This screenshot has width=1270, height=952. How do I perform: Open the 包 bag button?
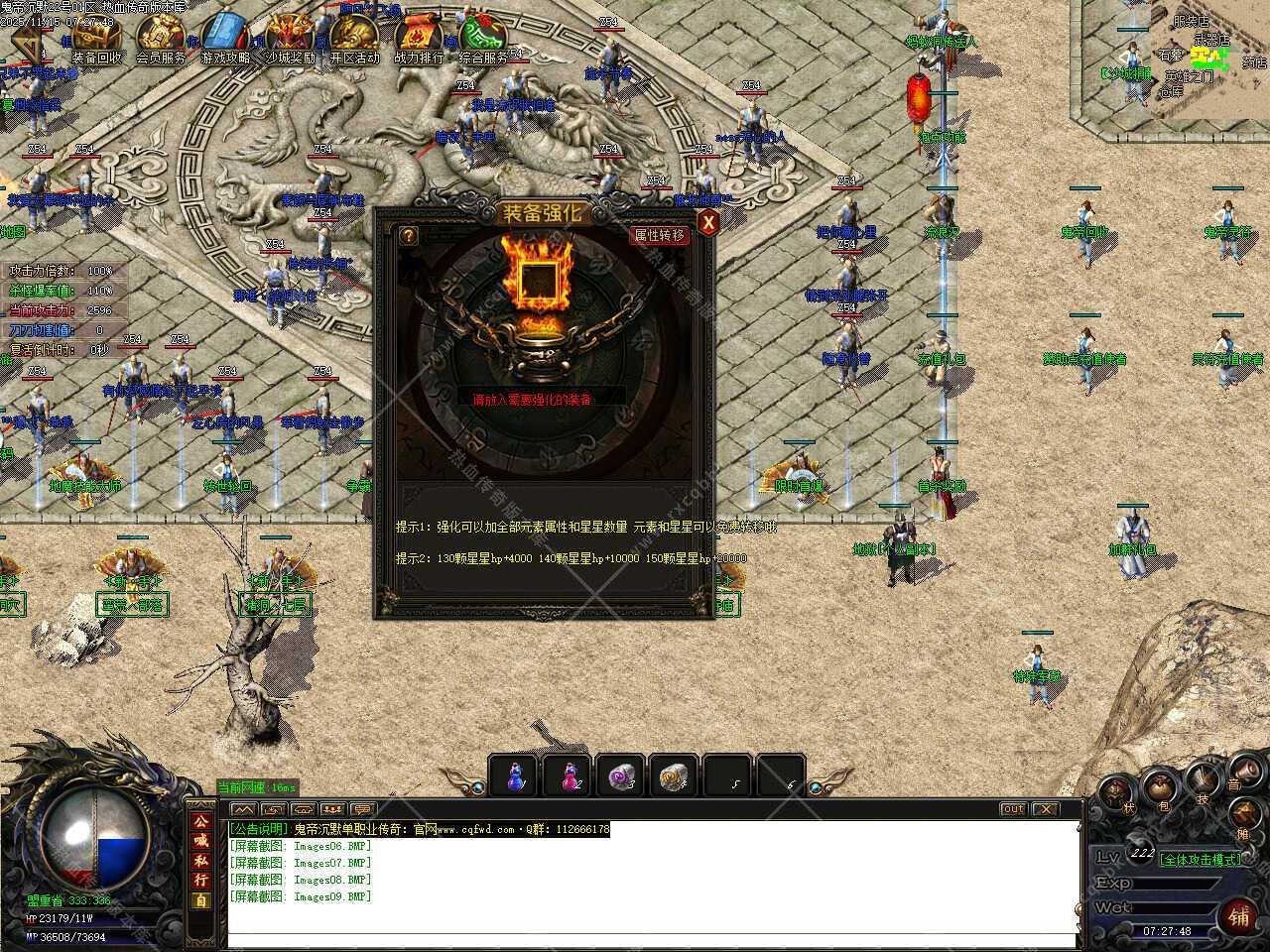pyautogui.click(x=1159, y=790)
